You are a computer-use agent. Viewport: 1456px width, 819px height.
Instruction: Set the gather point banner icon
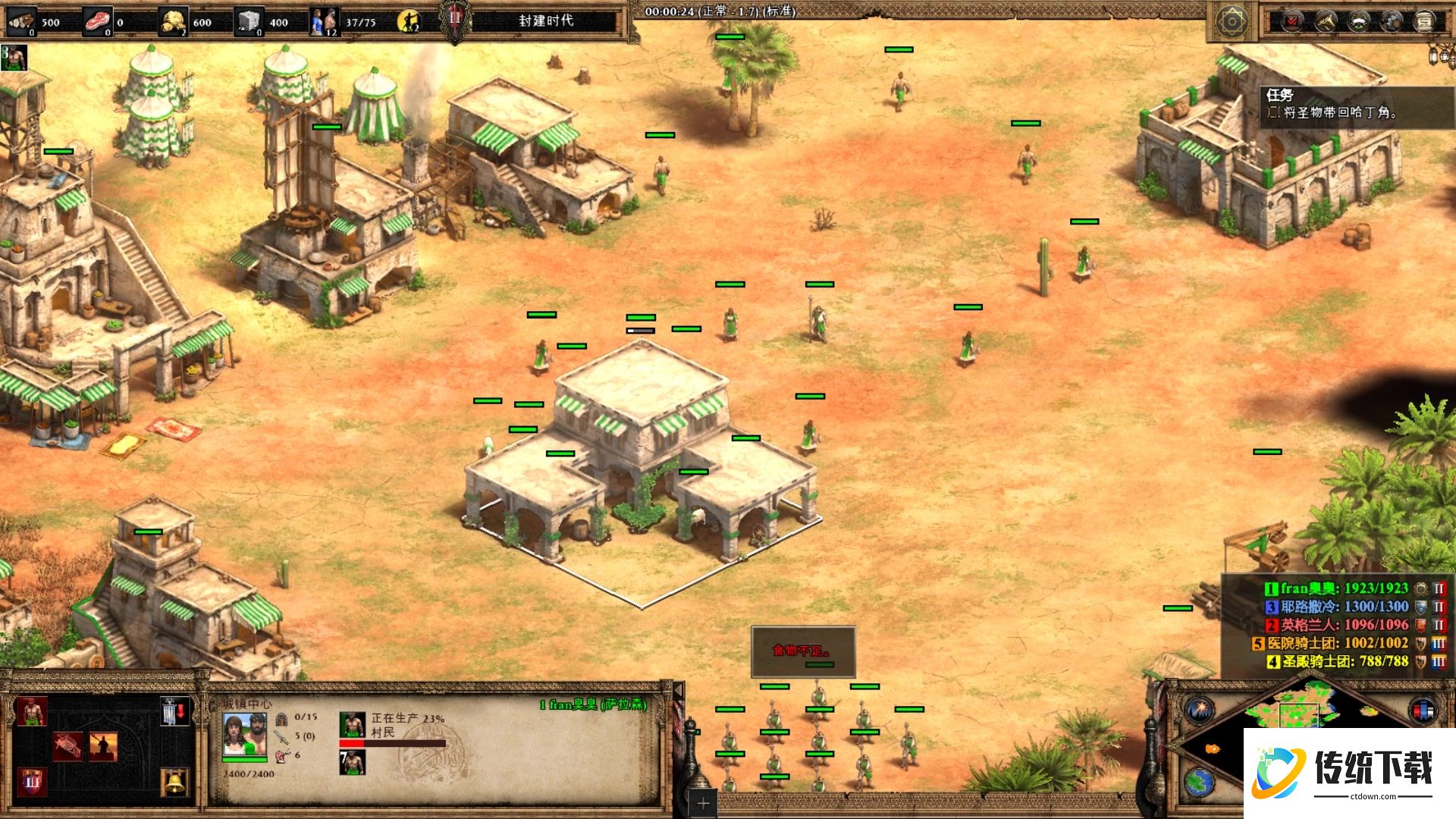pos(174,712)
